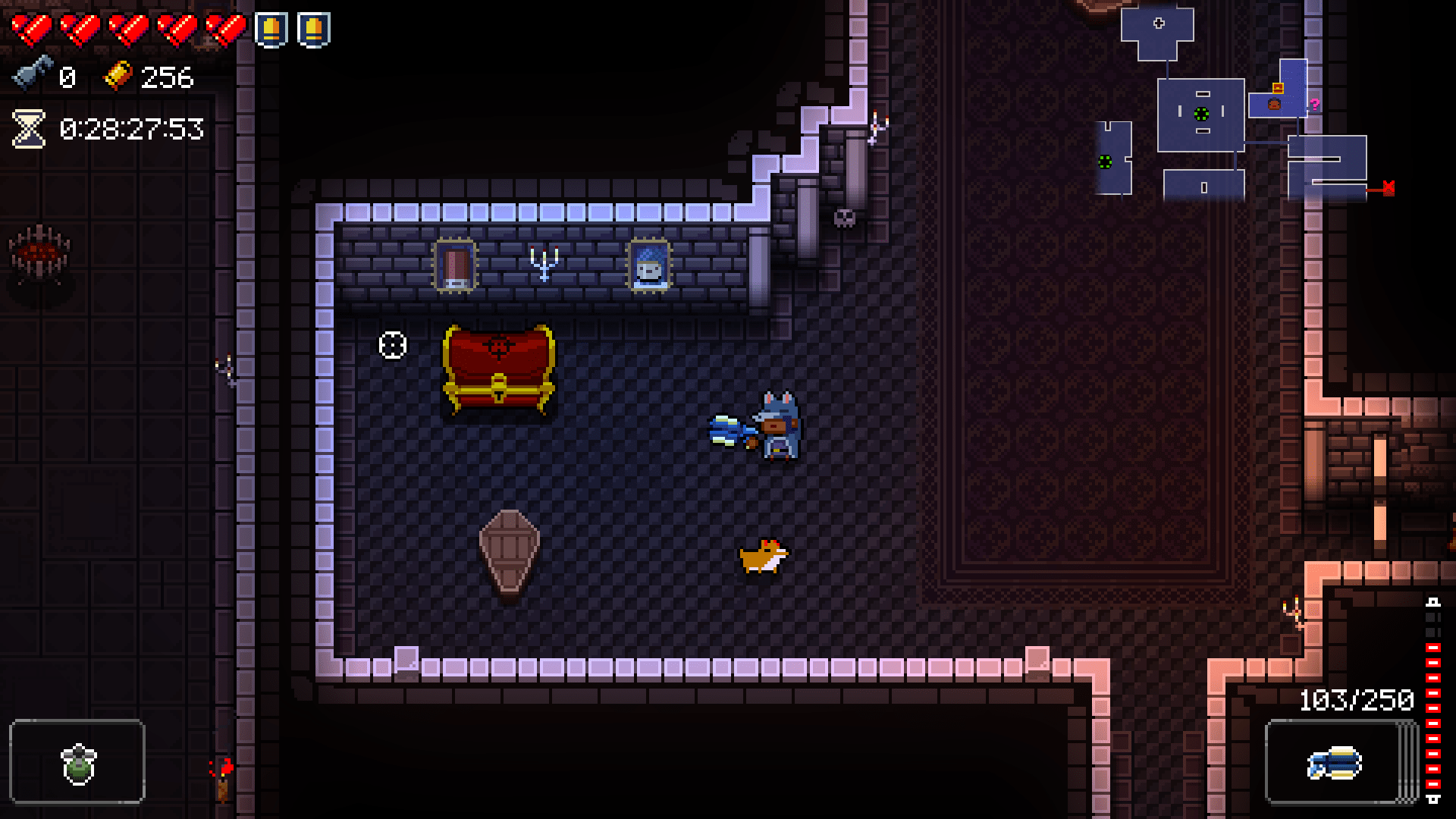Click the fifth heart in the health bar
The height and width of the screenshot is (819, 1456).
pos(225,29)
